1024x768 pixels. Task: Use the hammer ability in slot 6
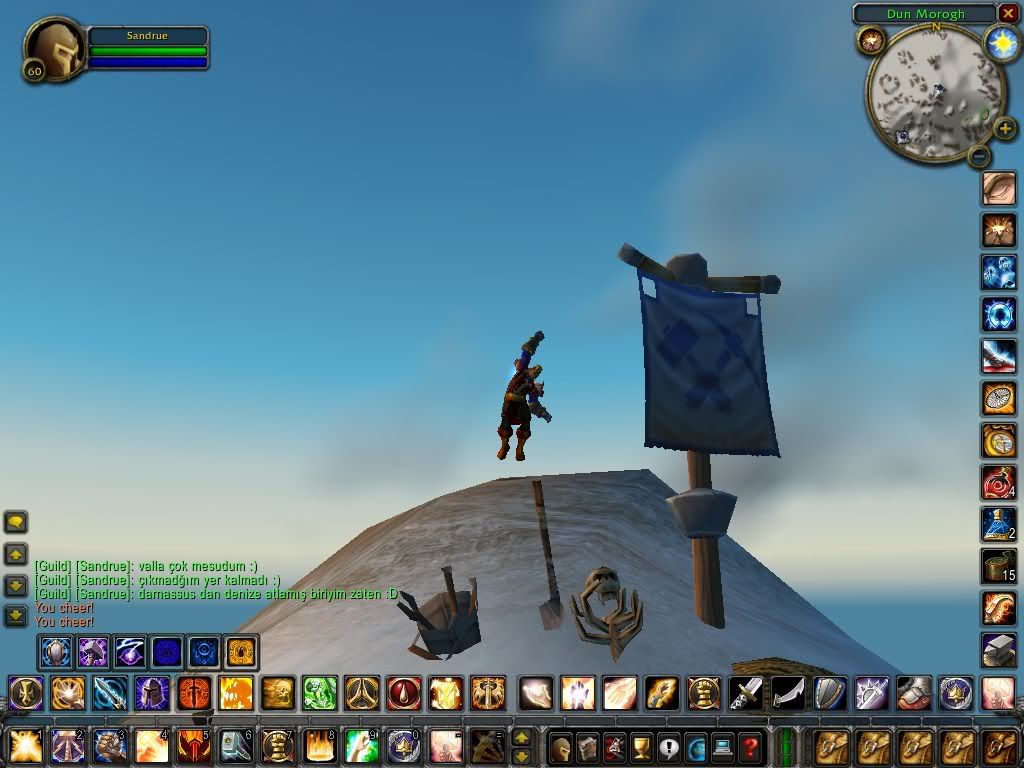(234, 746)
